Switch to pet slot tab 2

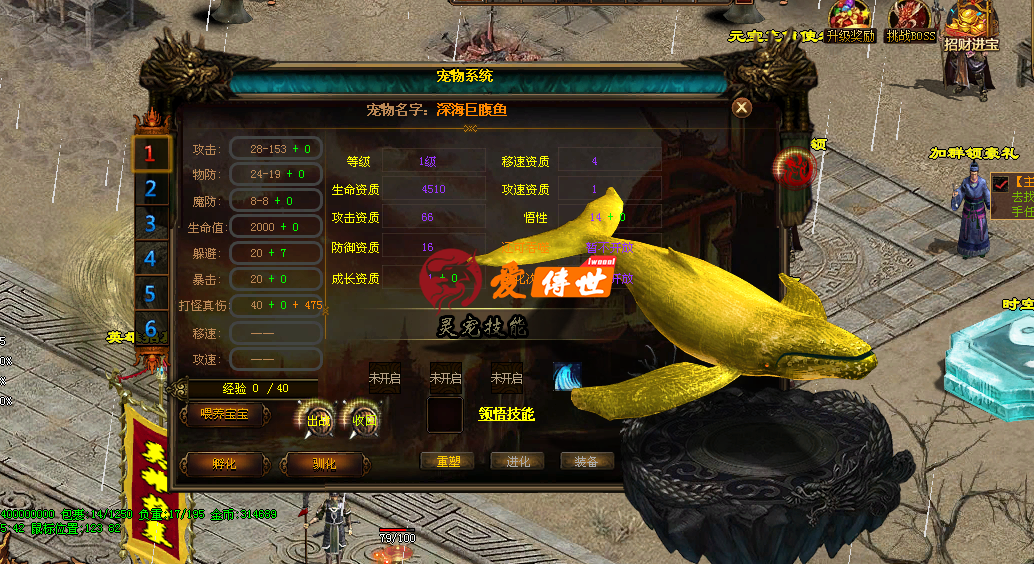pyautogui.click(x=150, y=188)
